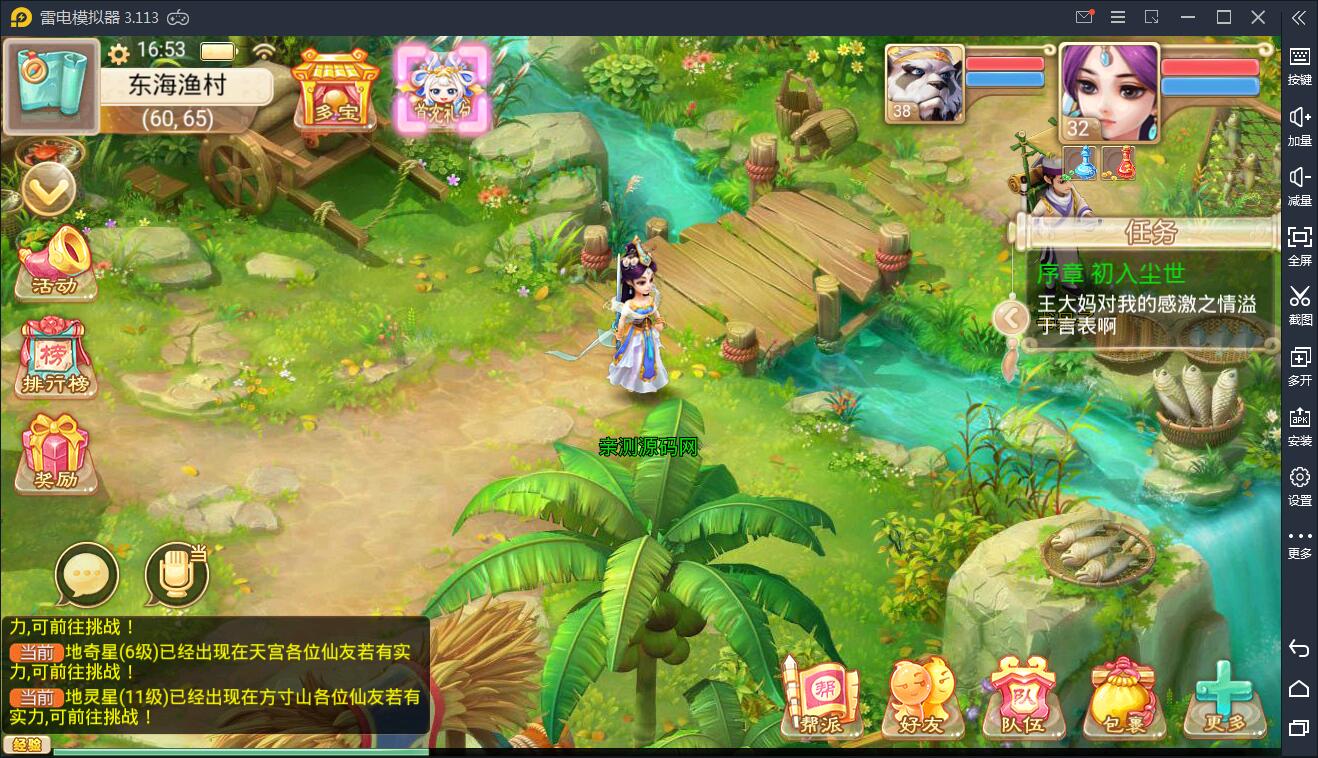
Task: Open the purple-haired character portrait
Action: [x=1108, y=92]
